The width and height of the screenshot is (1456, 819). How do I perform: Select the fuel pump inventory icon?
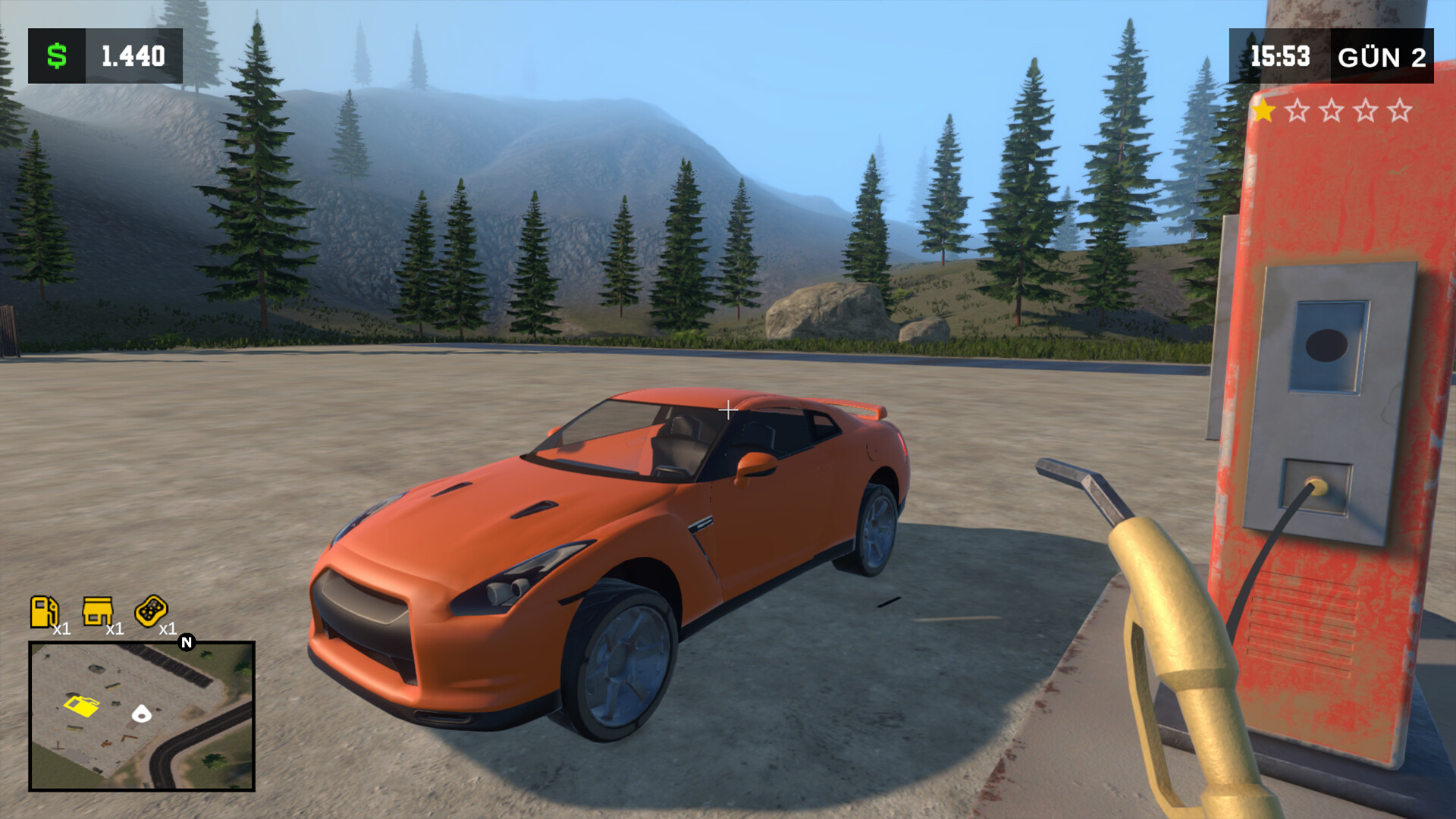[44, 611]
